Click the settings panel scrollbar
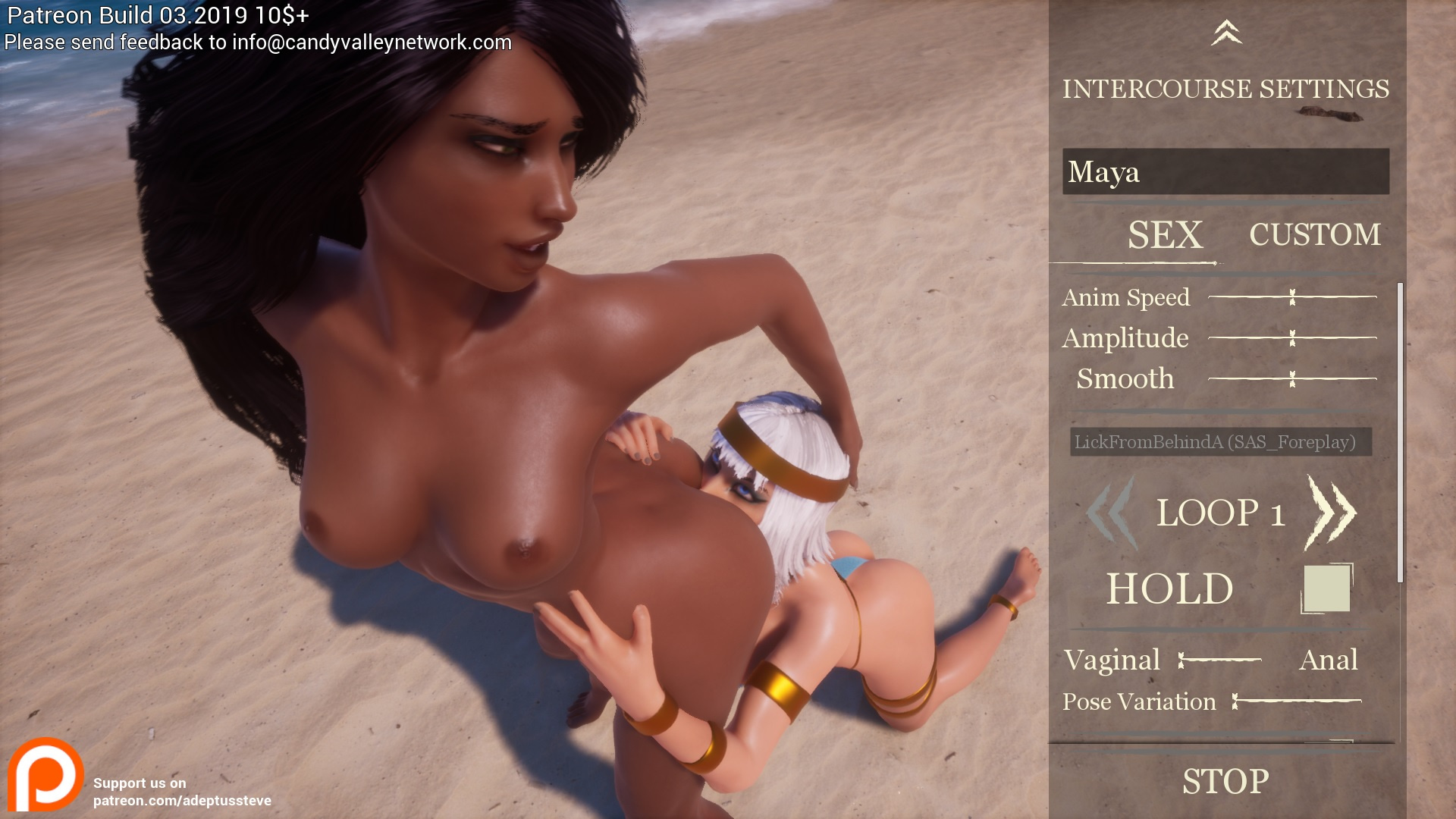 pos(1400,432)
